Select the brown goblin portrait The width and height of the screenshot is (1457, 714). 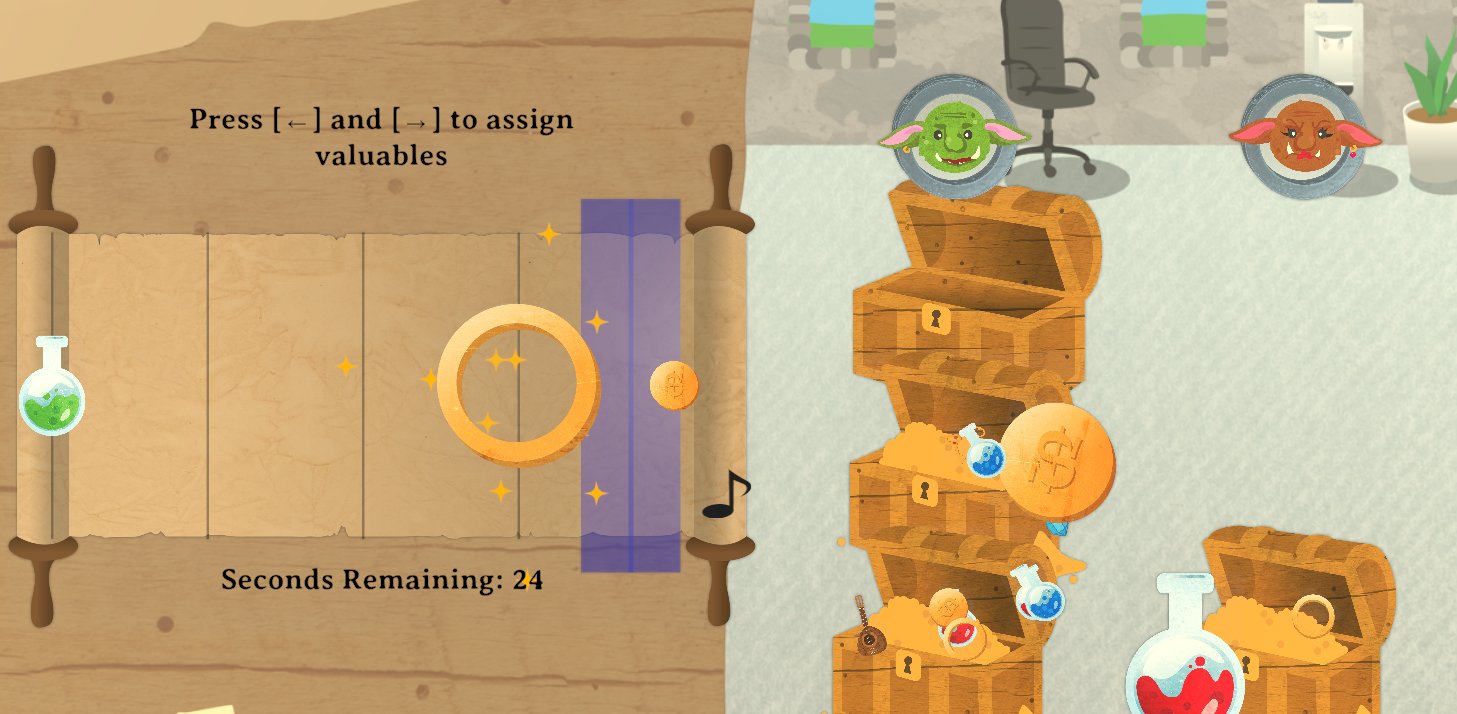tap(1303, 136)
